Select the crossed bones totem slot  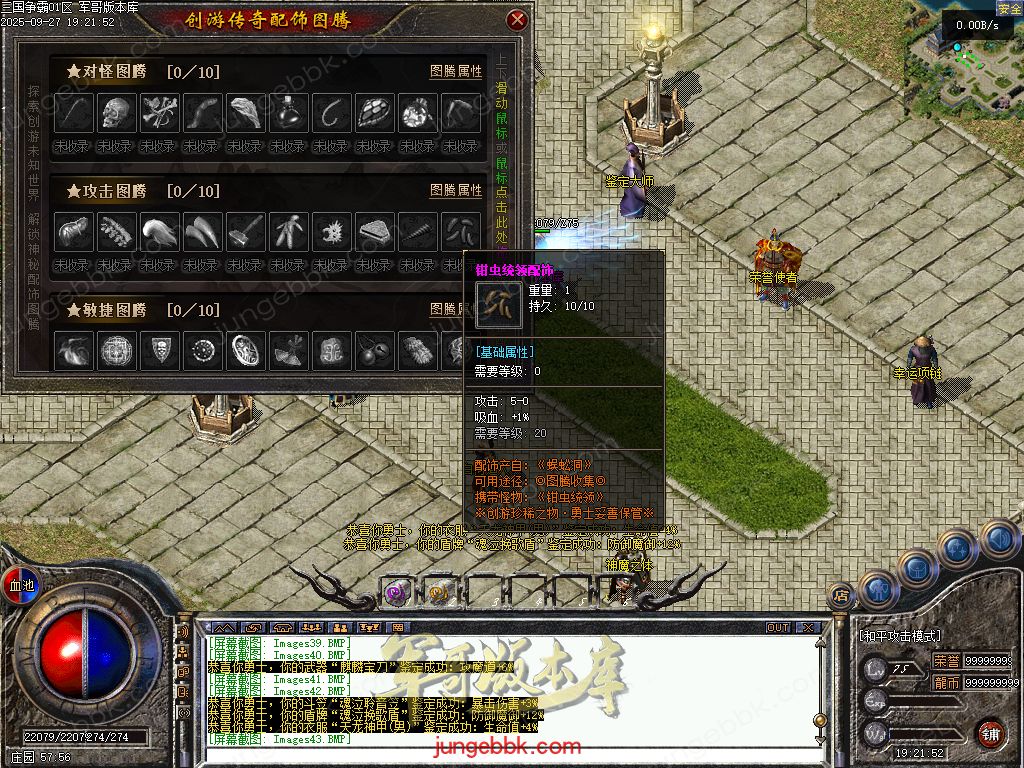(160, 113)
